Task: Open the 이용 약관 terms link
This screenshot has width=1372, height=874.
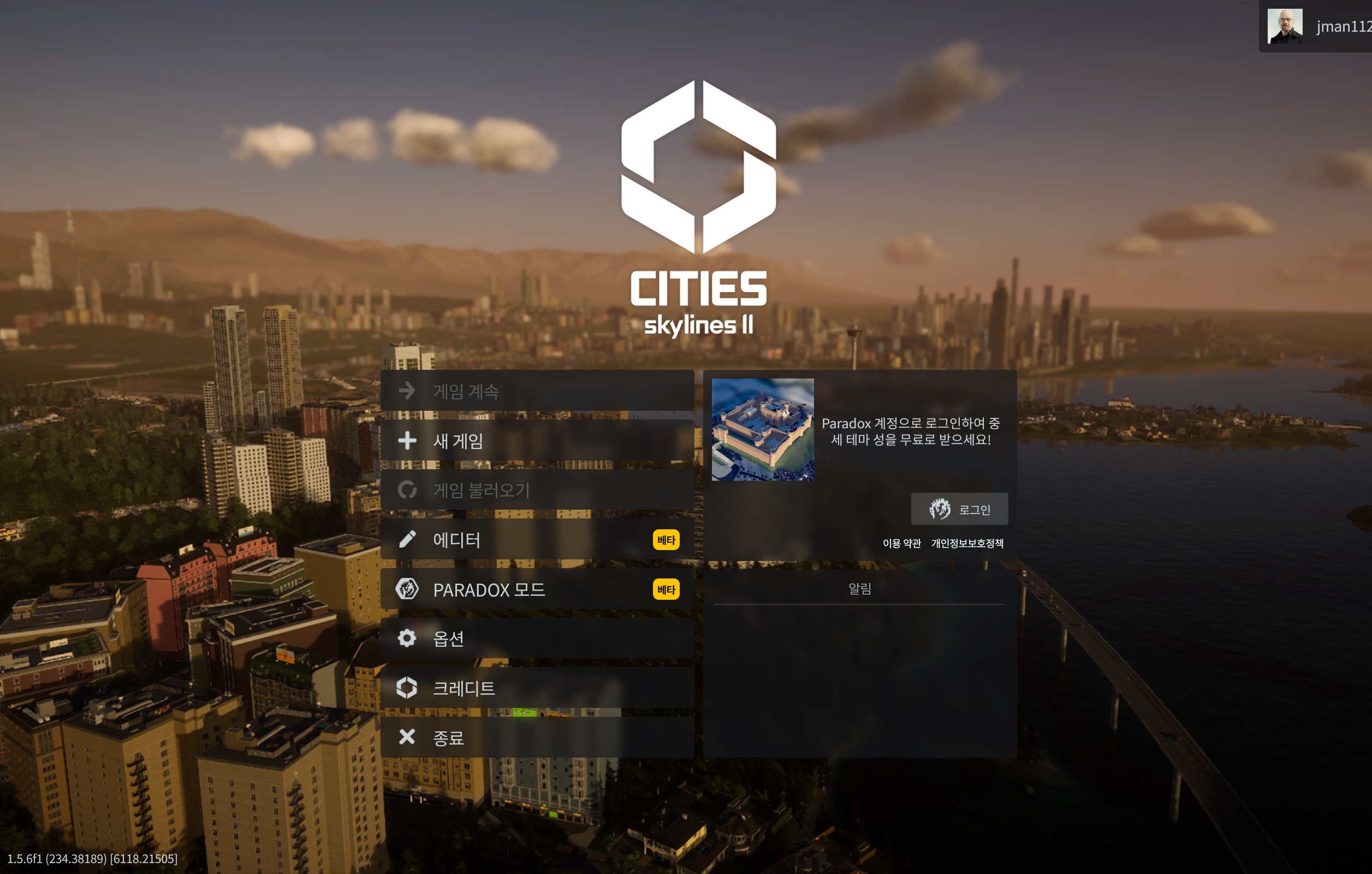Action: click(901, 544)
